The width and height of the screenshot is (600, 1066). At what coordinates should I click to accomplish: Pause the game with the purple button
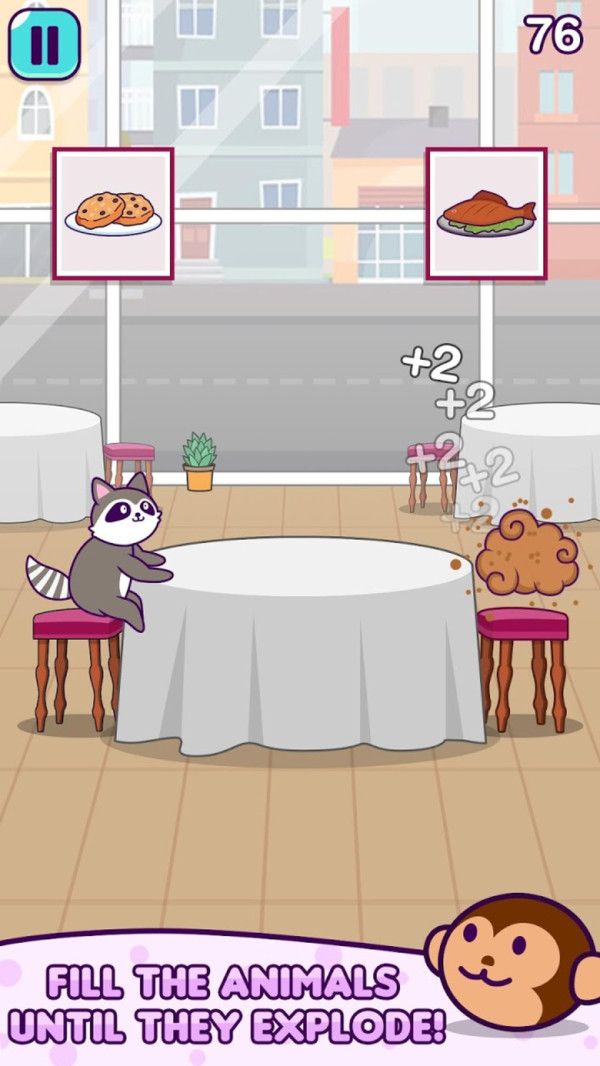[x=44, y=44]
